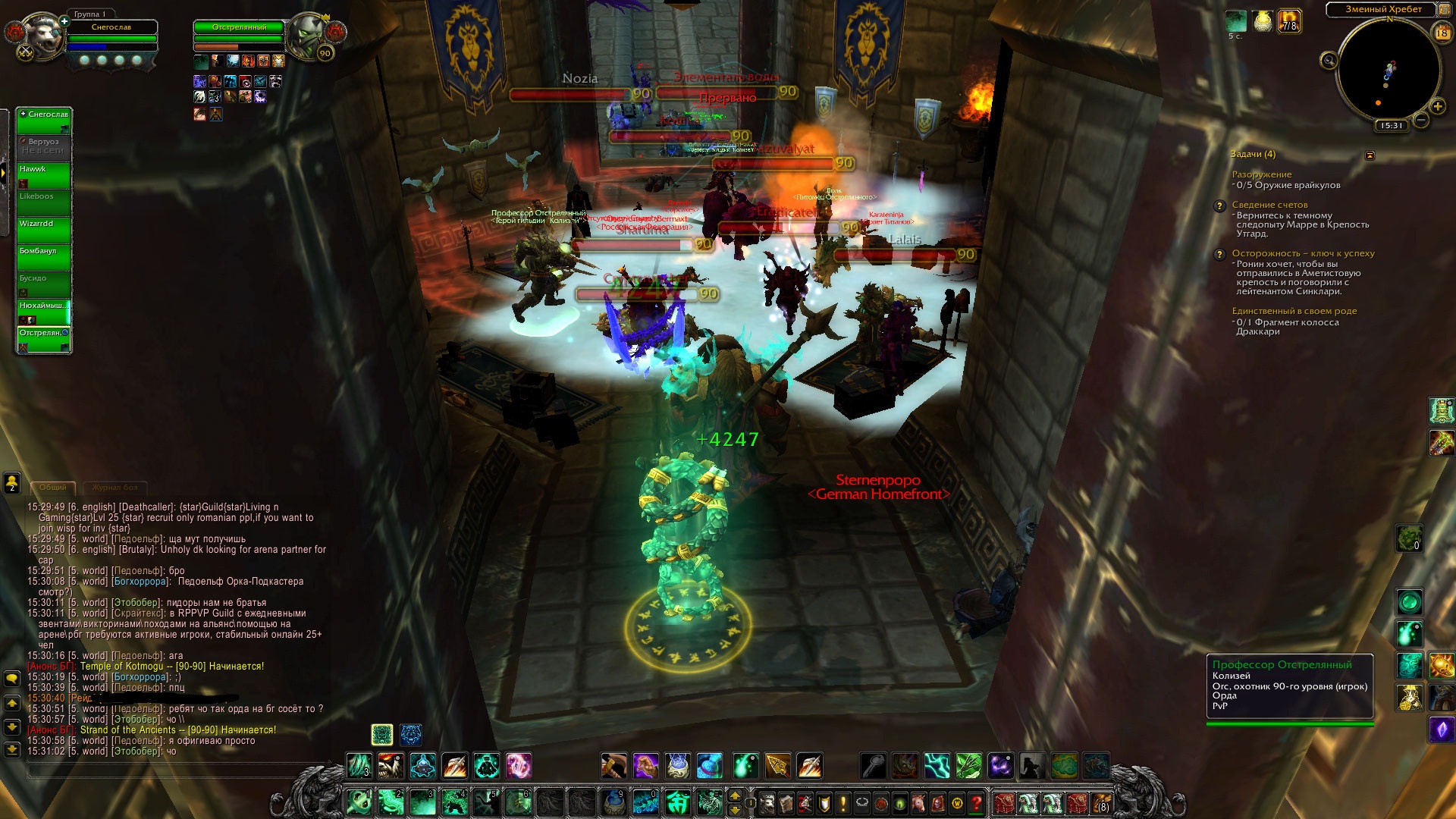
Task: Click the player portrait of Снегослав
Action: (40, 36)
